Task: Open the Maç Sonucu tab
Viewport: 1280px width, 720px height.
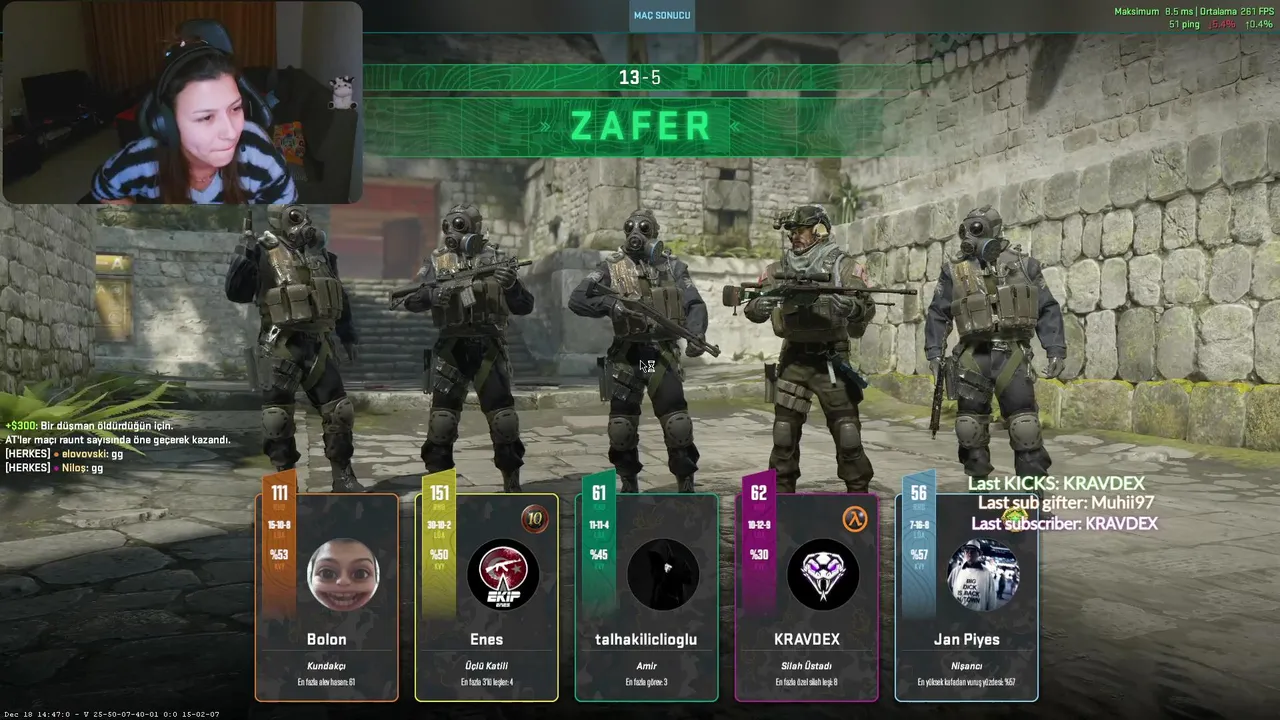Action: point(662,15)
